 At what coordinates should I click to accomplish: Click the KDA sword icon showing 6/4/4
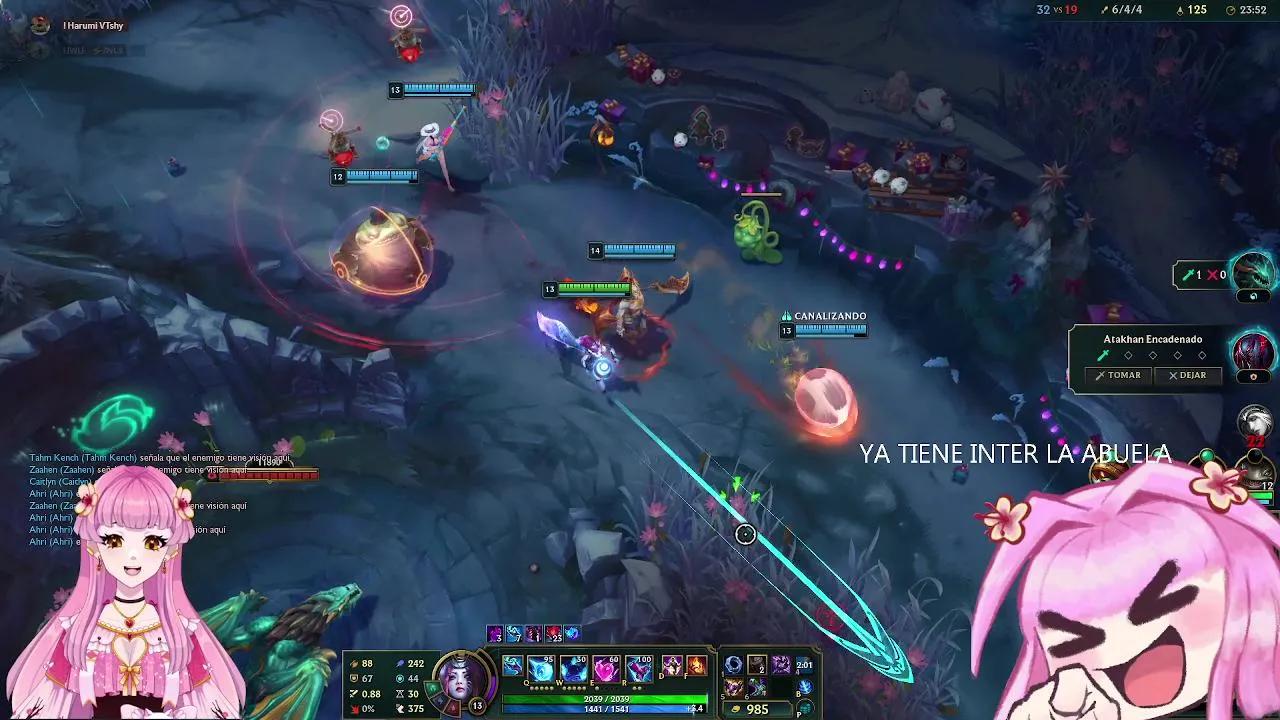click(1105, 10)
